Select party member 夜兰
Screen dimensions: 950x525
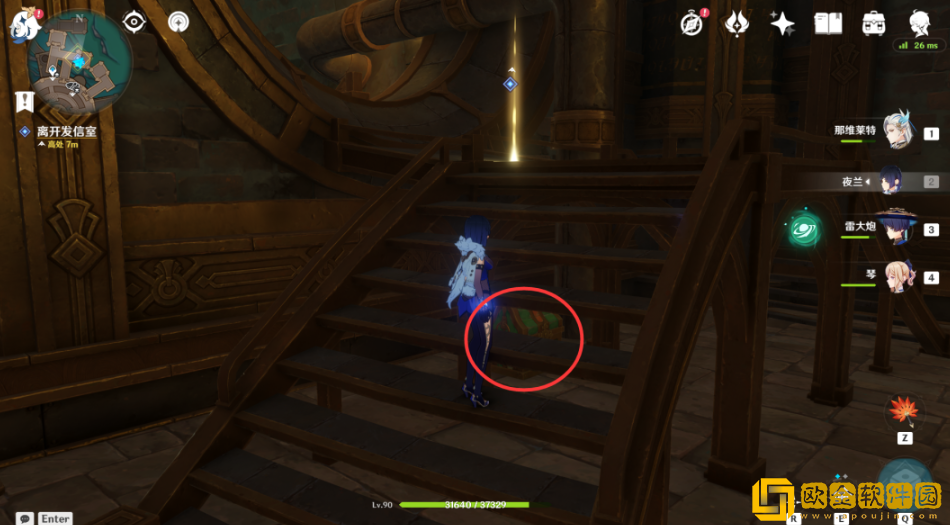point(897,181)
